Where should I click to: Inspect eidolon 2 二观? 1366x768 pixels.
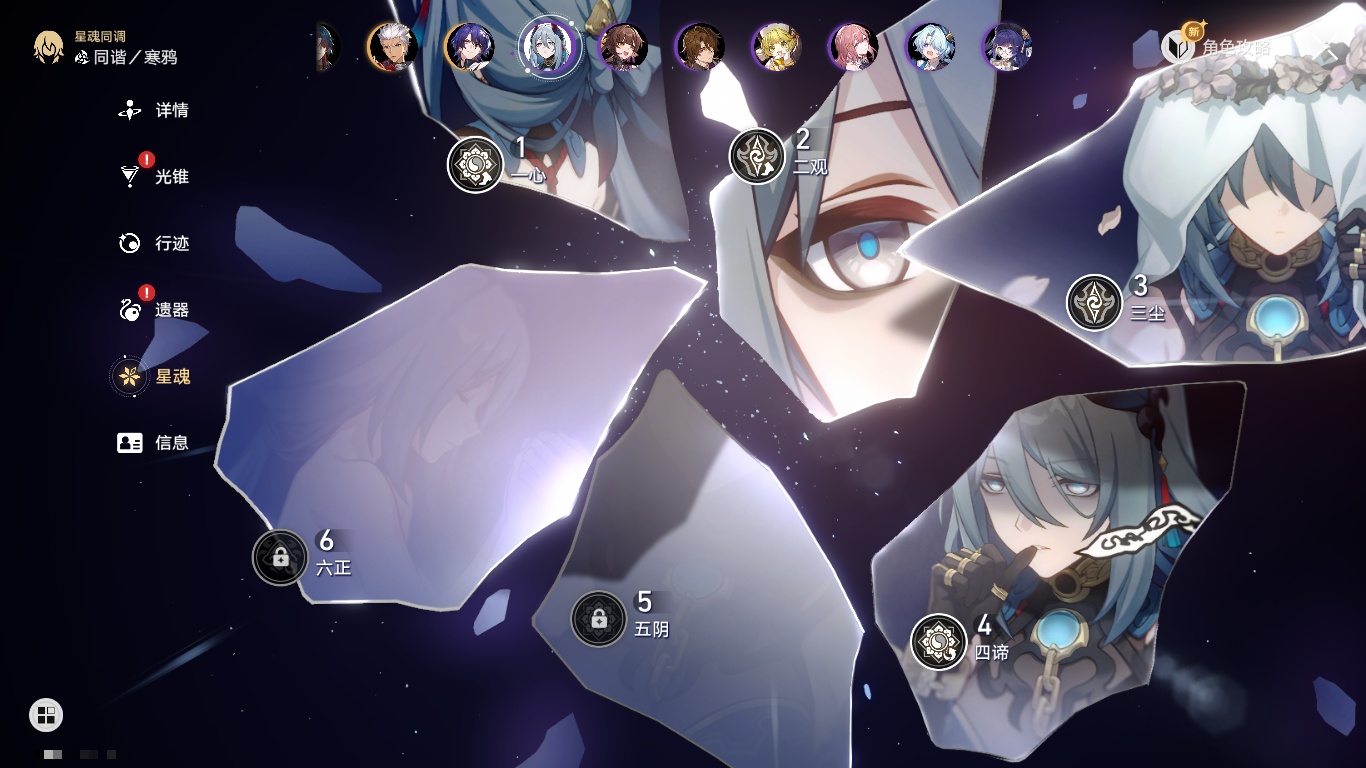(757, 156)
